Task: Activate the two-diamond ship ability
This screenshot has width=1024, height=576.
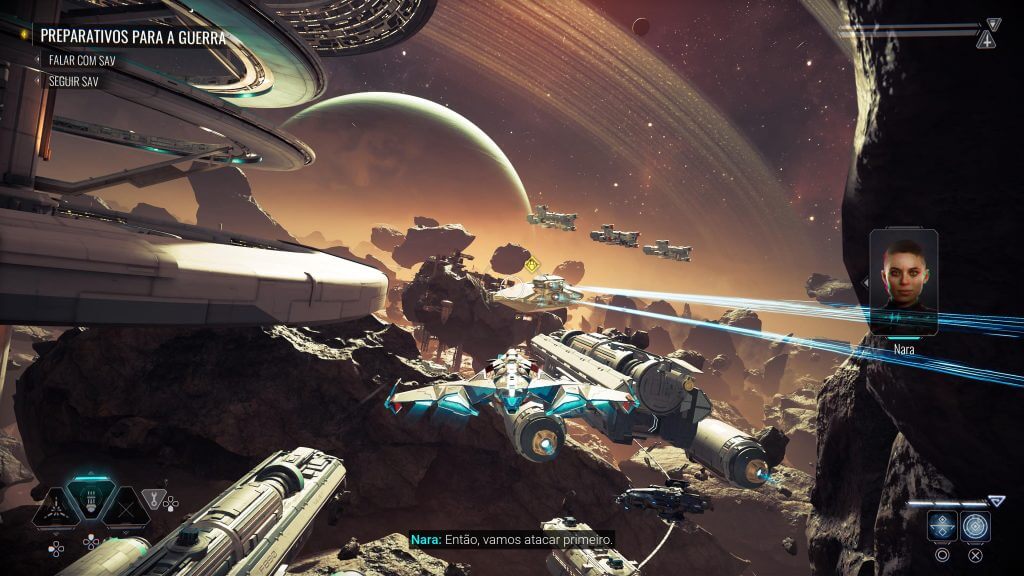Action: 941,525
